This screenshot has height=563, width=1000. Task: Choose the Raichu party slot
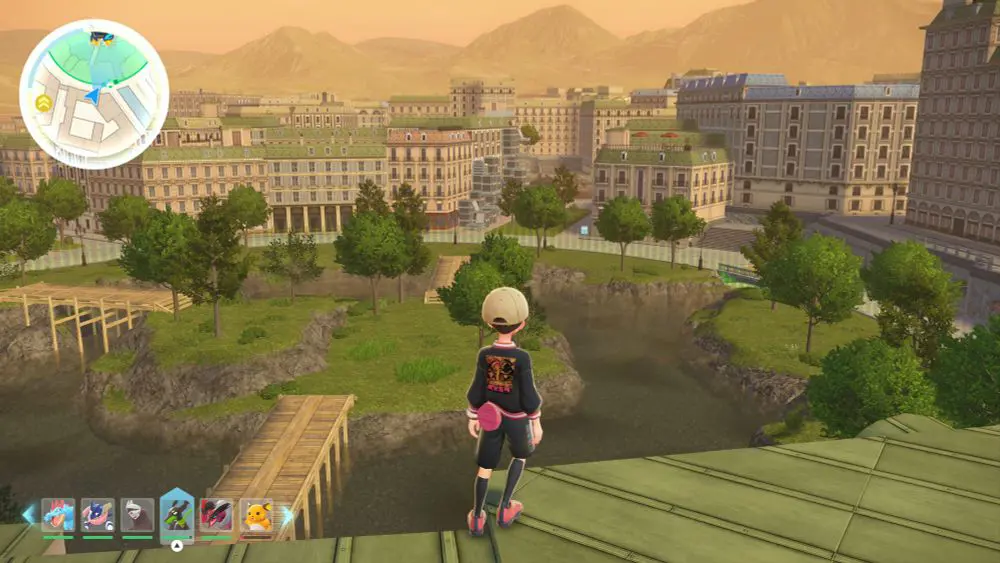256,515
